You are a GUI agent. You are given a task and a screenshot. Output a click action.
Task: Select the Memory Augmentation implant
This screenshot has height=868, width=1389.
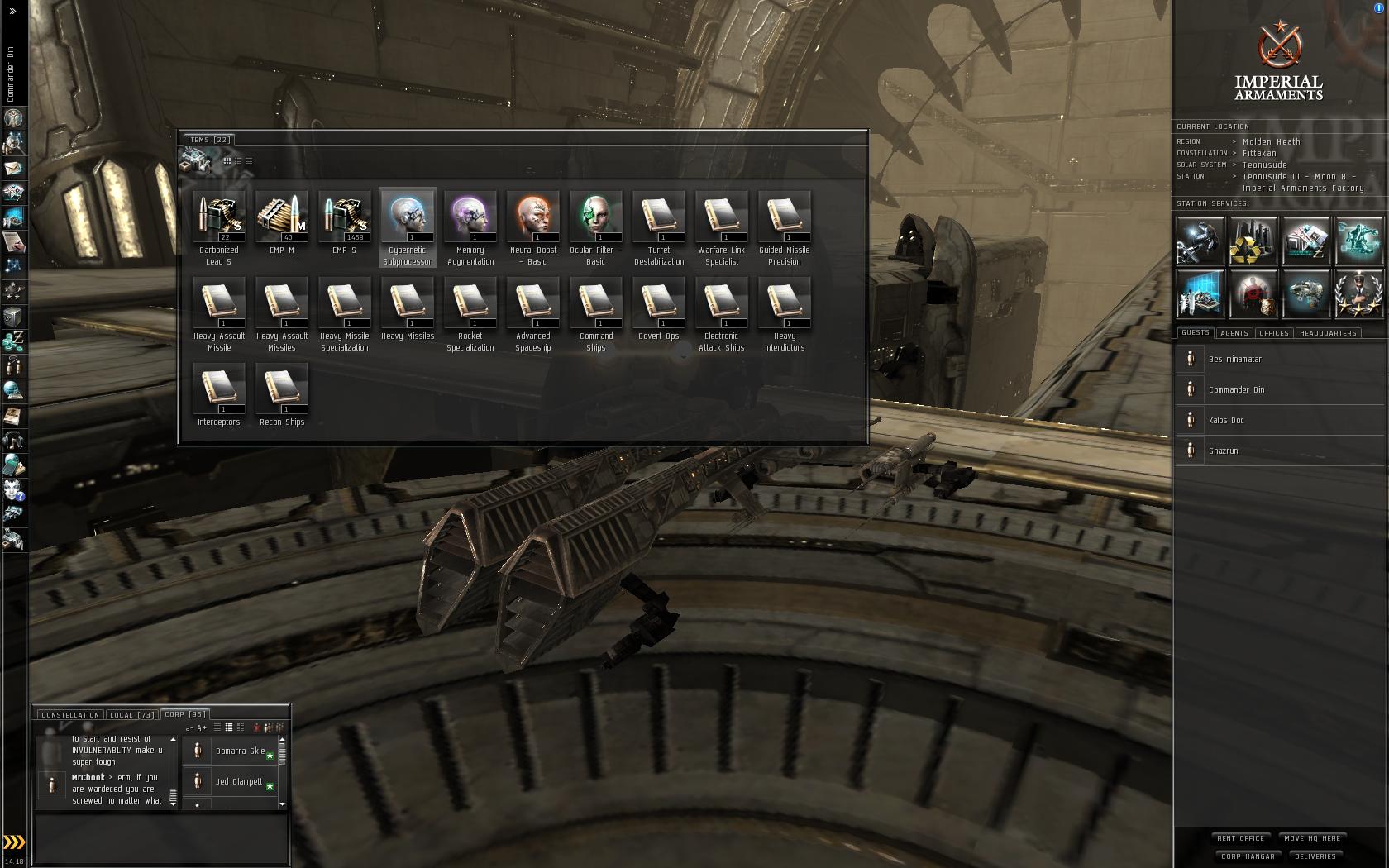tap(470, 217)
